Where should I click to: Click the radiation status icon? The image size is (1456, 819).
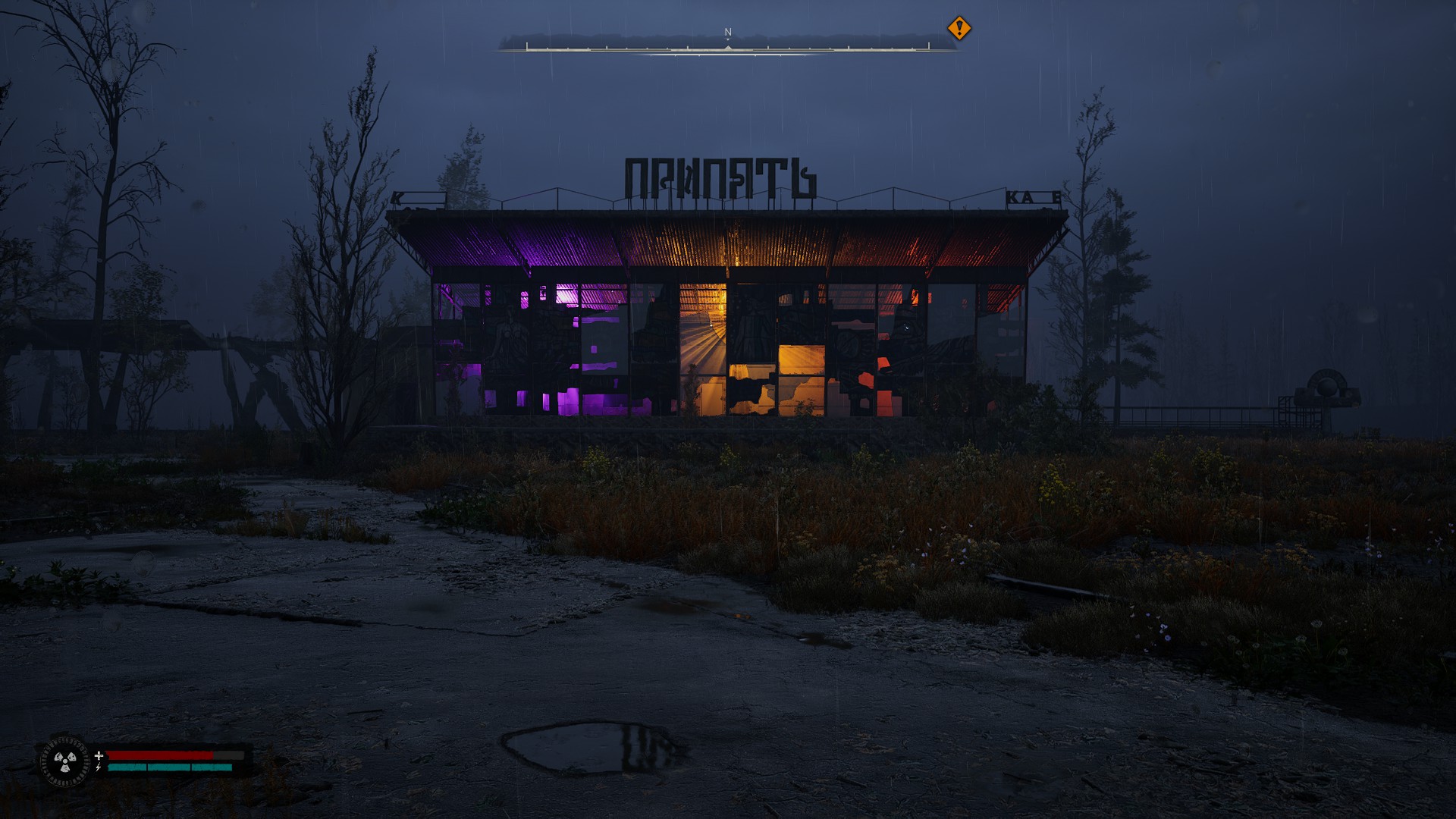click(x=65, y=761)
